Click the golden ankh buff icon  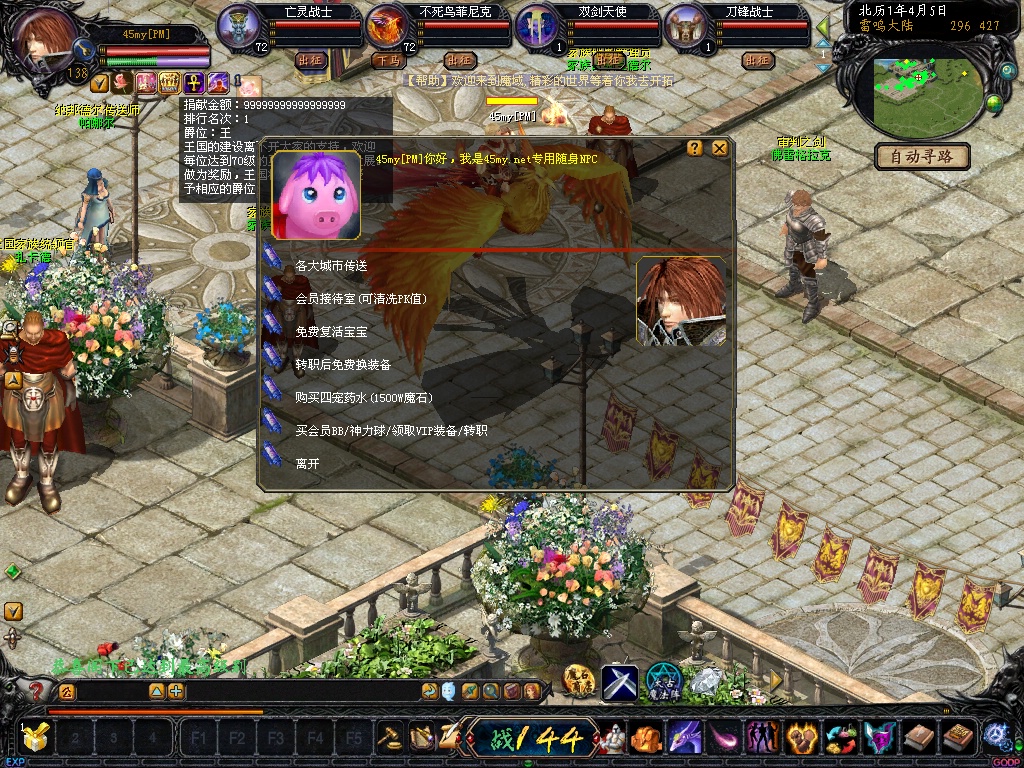[190, 82]
